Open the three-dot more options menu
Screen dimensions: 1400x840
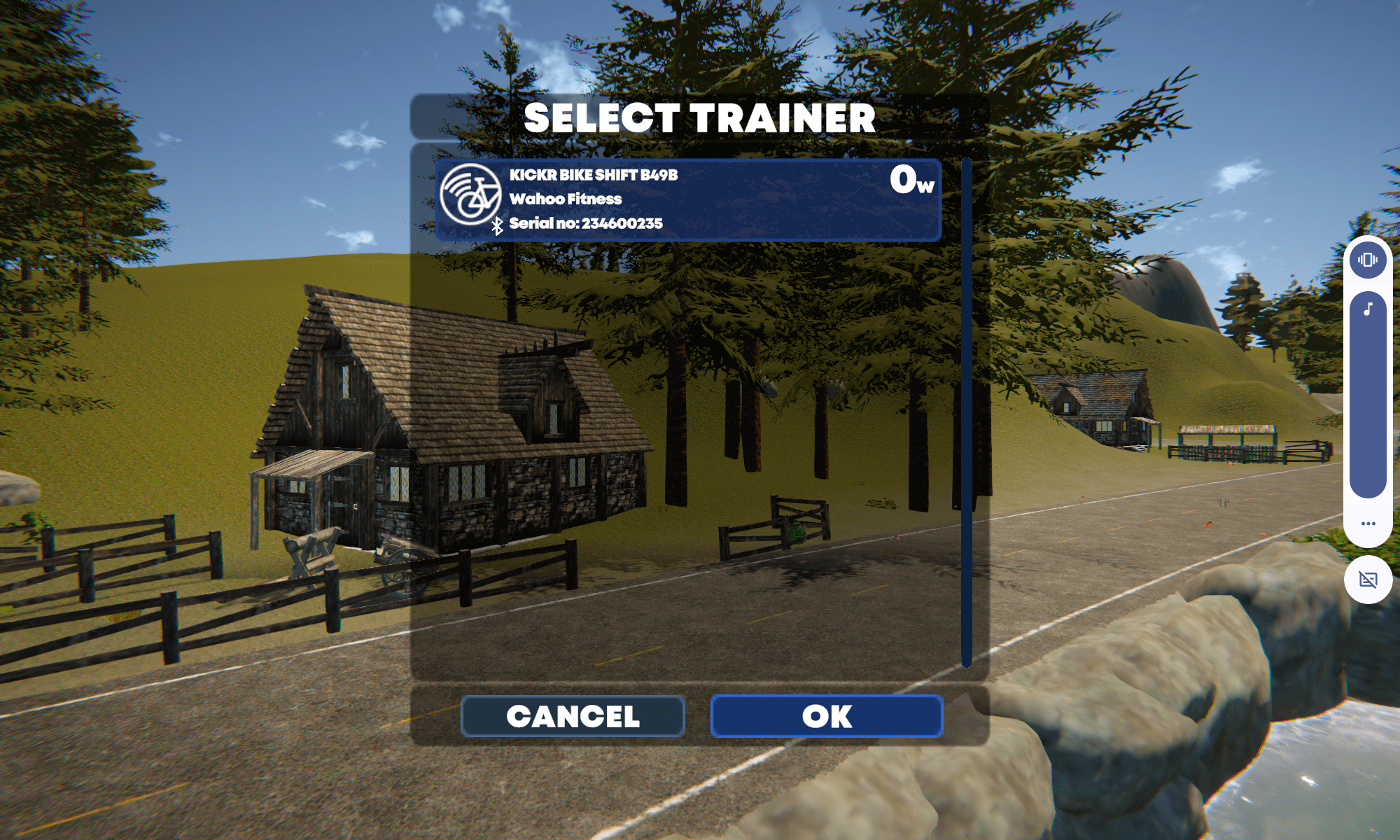point(1368,524)
